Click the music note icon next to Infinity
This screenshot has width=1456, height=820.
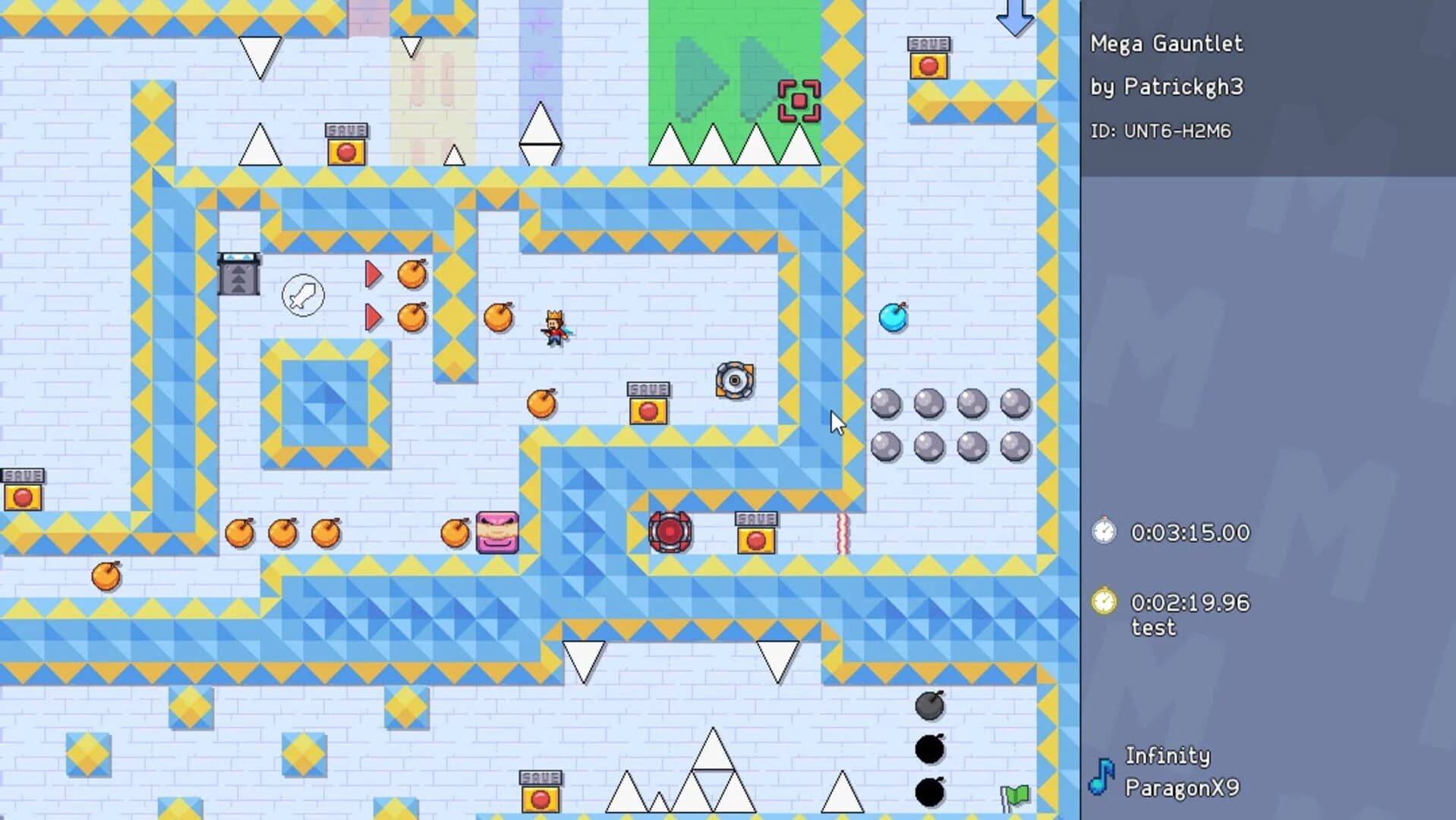click(1102, 777)
